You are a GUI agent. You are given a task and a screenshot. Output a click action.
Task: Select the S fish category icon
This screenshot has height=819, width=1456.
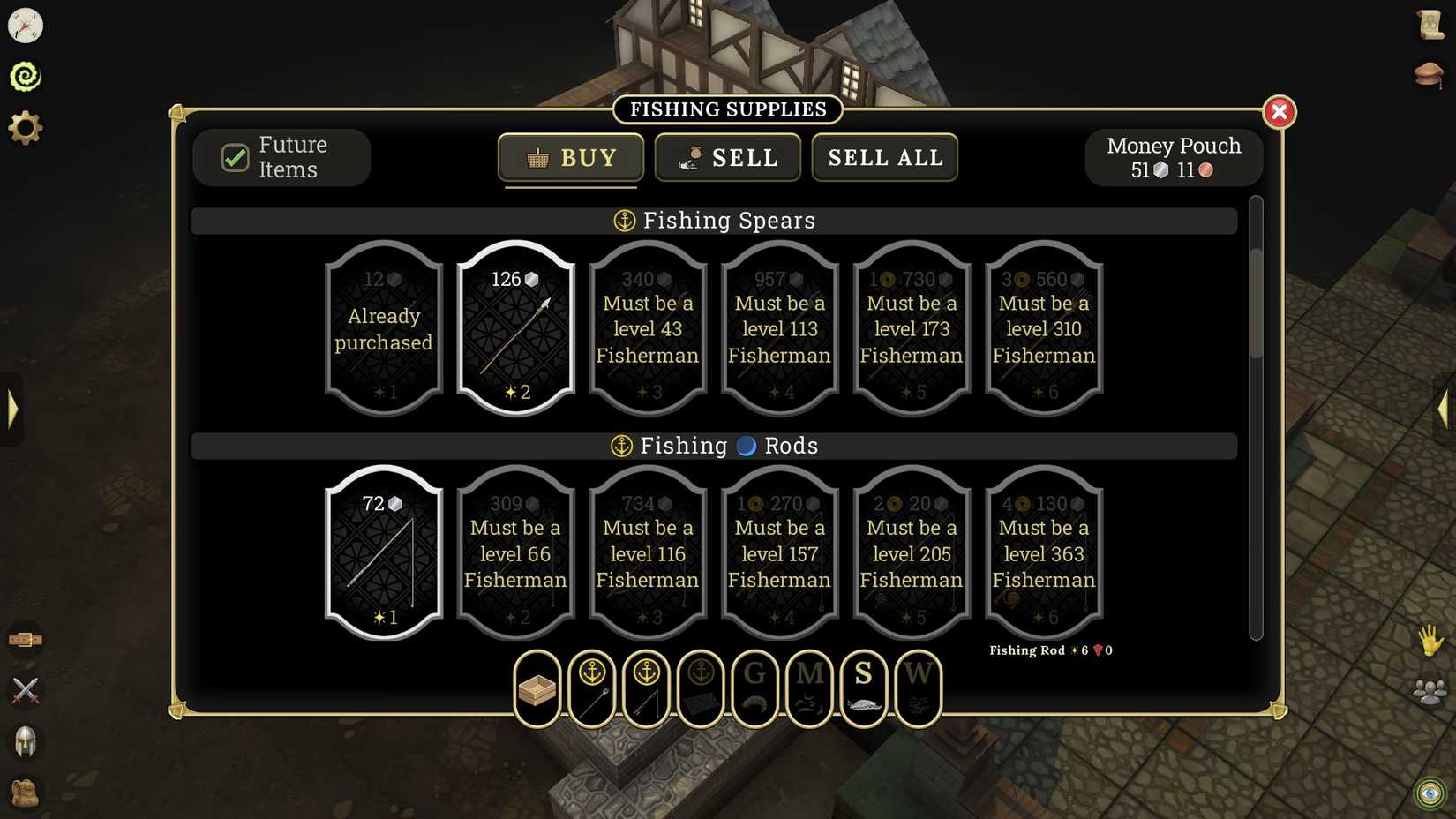coord(864,688)
